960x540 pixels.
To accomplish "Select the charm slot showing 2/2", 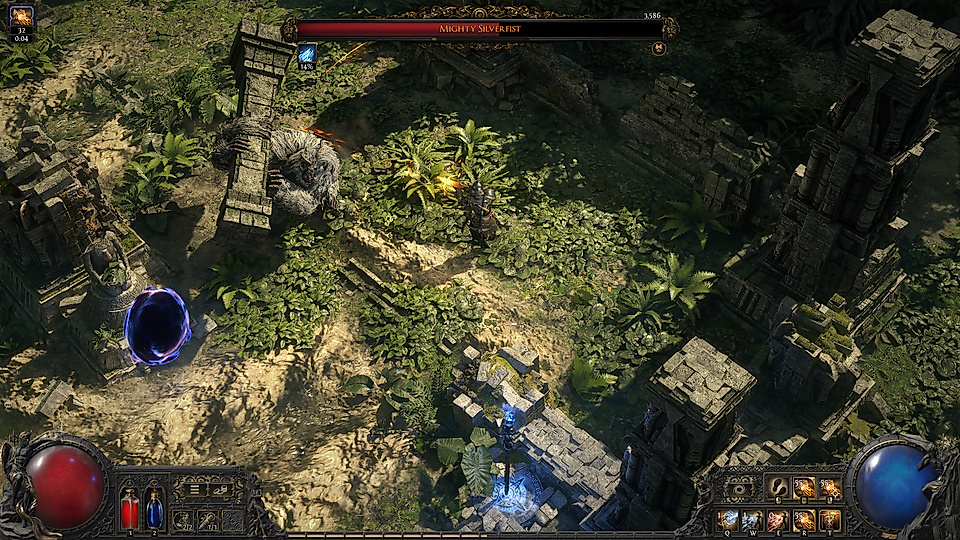I will [x=183, y=520].
